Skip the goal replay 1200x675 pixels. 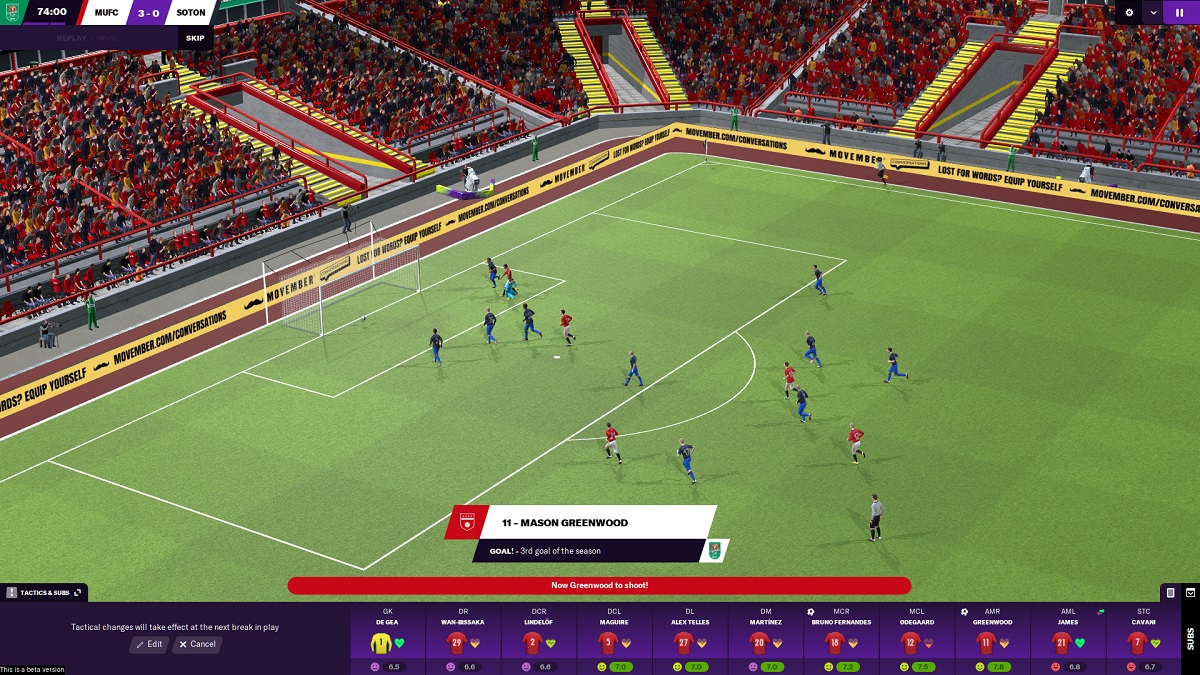click(x=195, y=38)
